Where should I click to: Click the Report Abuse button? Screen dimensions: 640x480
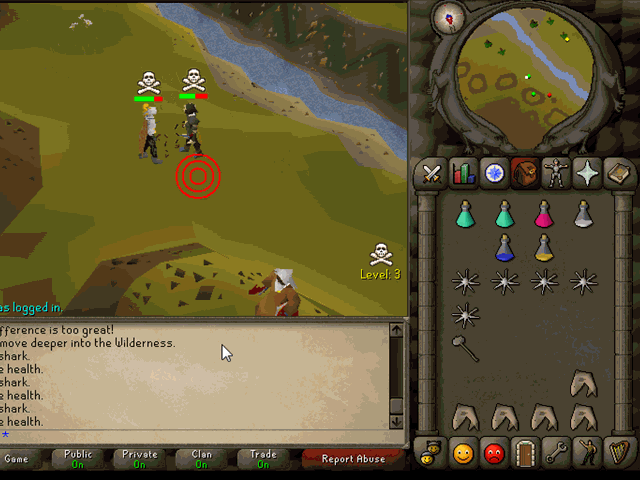(352, 459)
